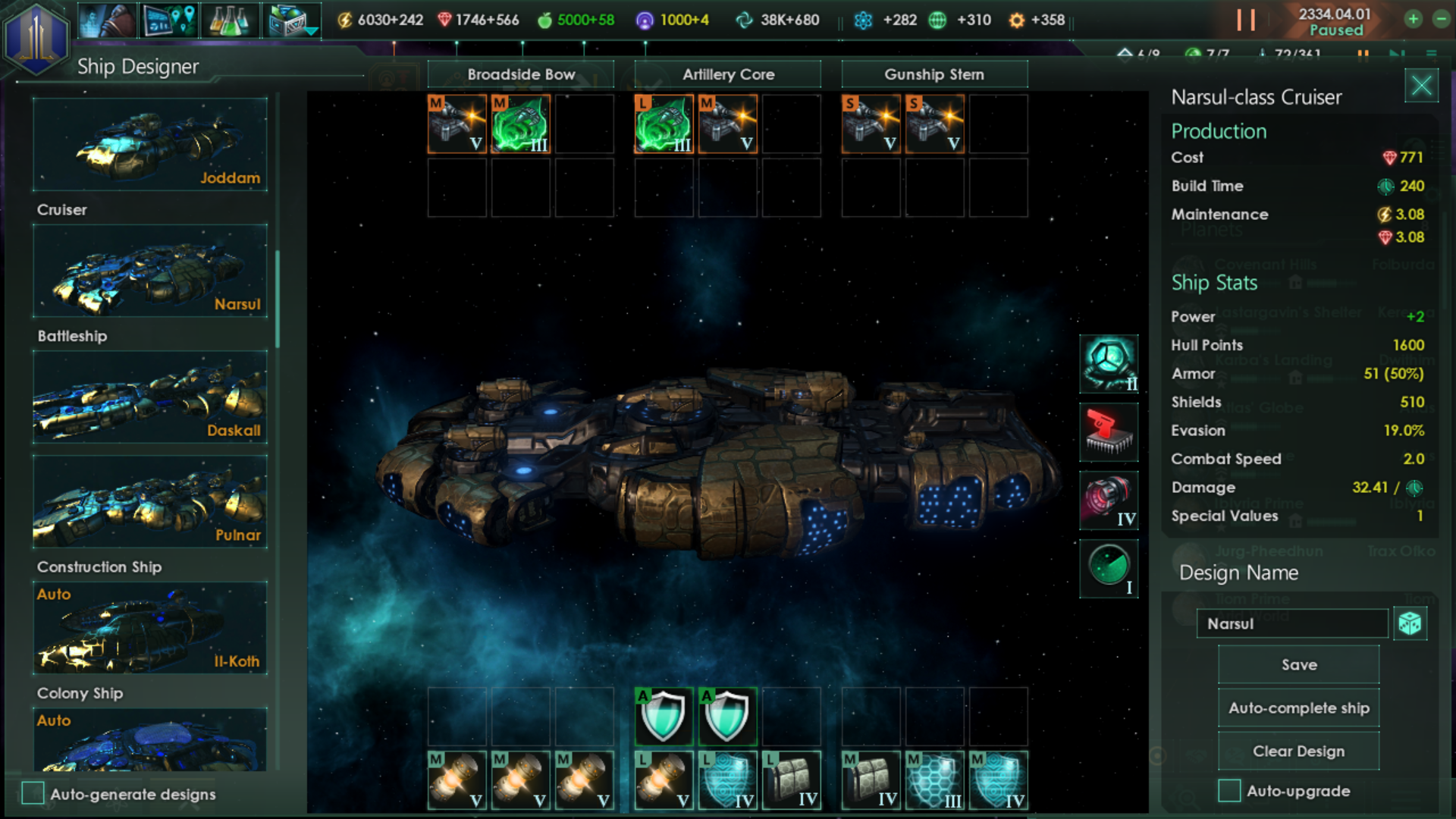Screen dimensions: 1456x819
Task: Click the Save button
Action: [1298, 664]
